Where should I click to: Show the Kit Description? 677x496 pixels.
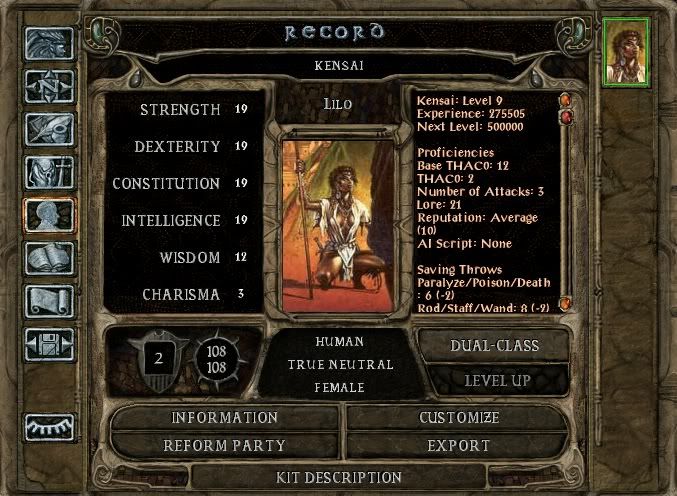(x=338, y=477)
